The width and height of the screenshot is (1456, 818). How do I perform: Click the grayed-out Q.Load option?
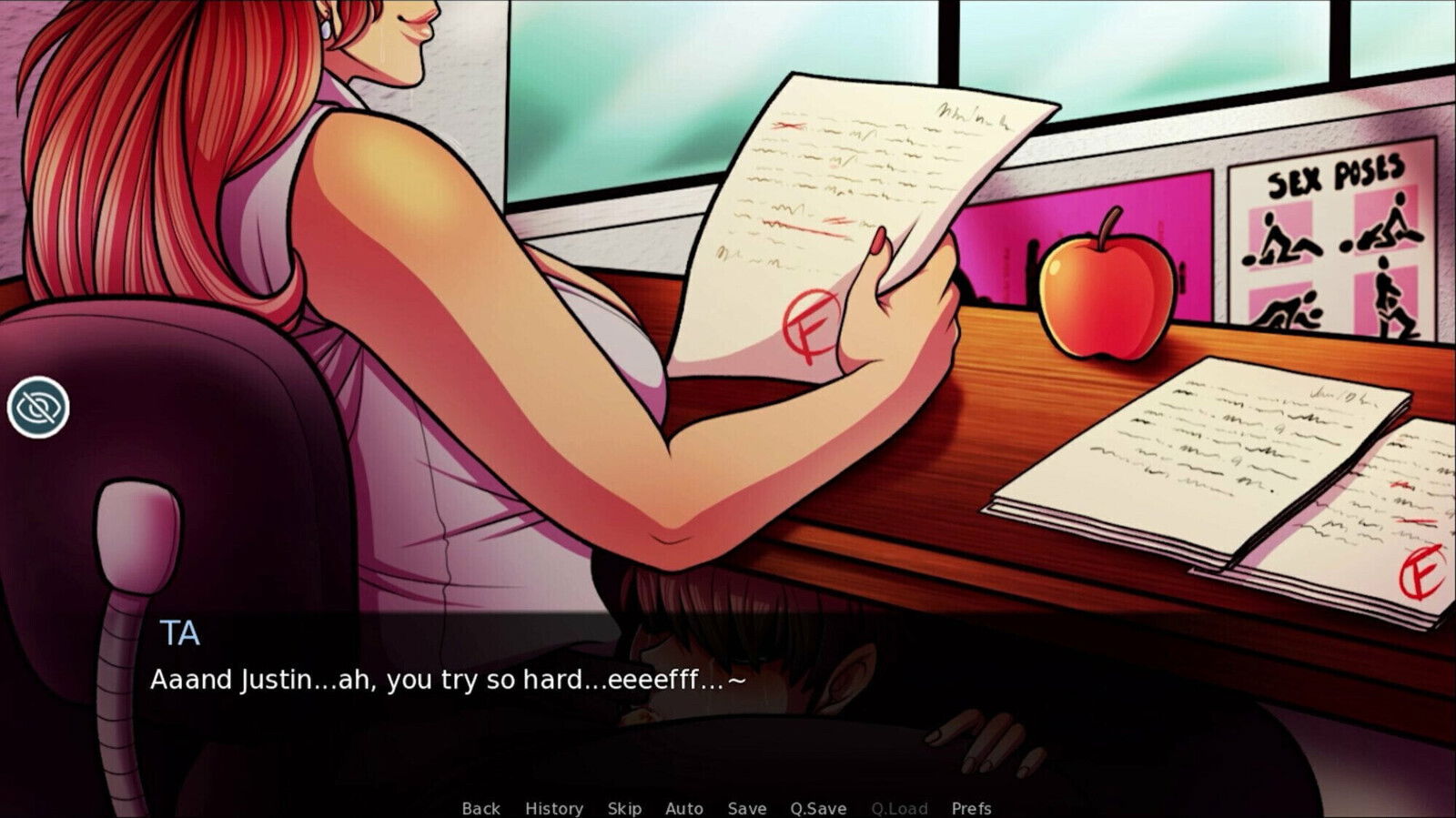[x=899, y=808]
